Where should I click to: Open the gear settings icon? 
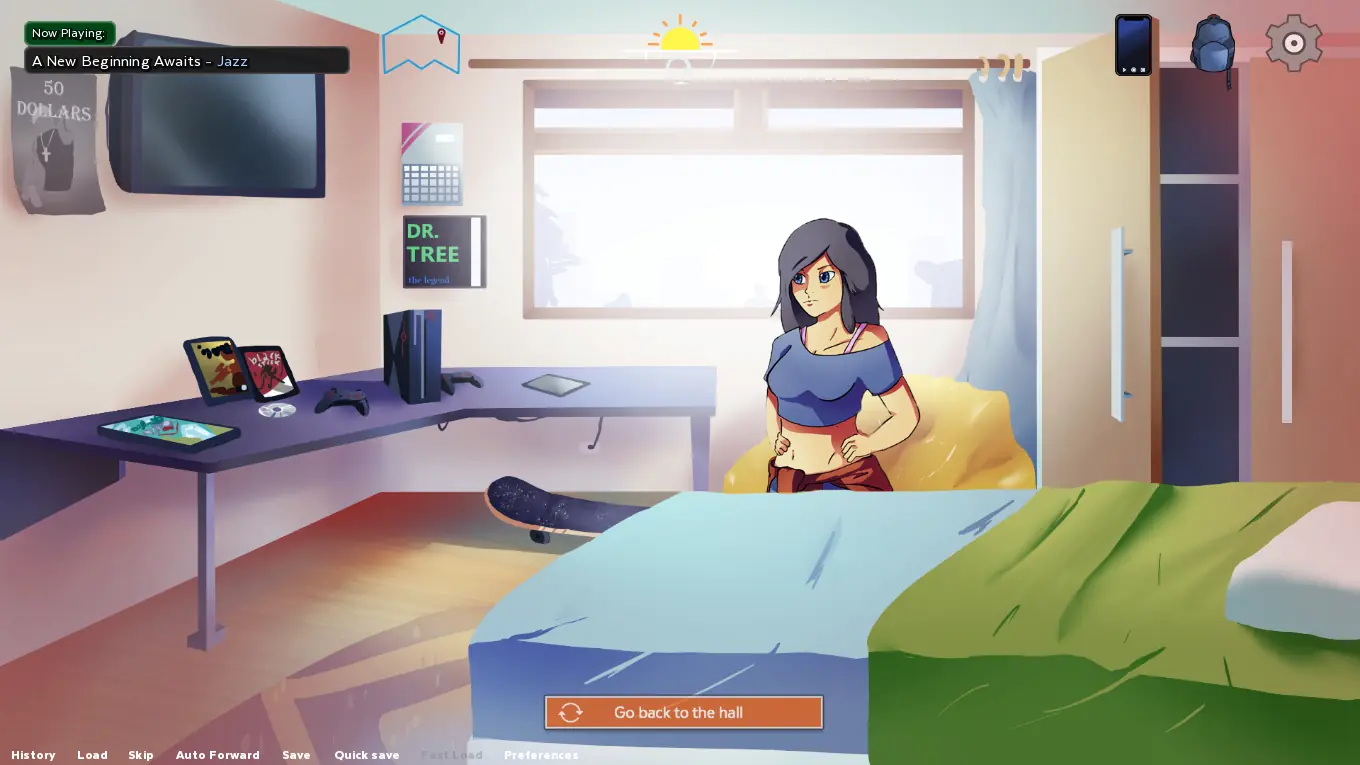point(1293,43)
